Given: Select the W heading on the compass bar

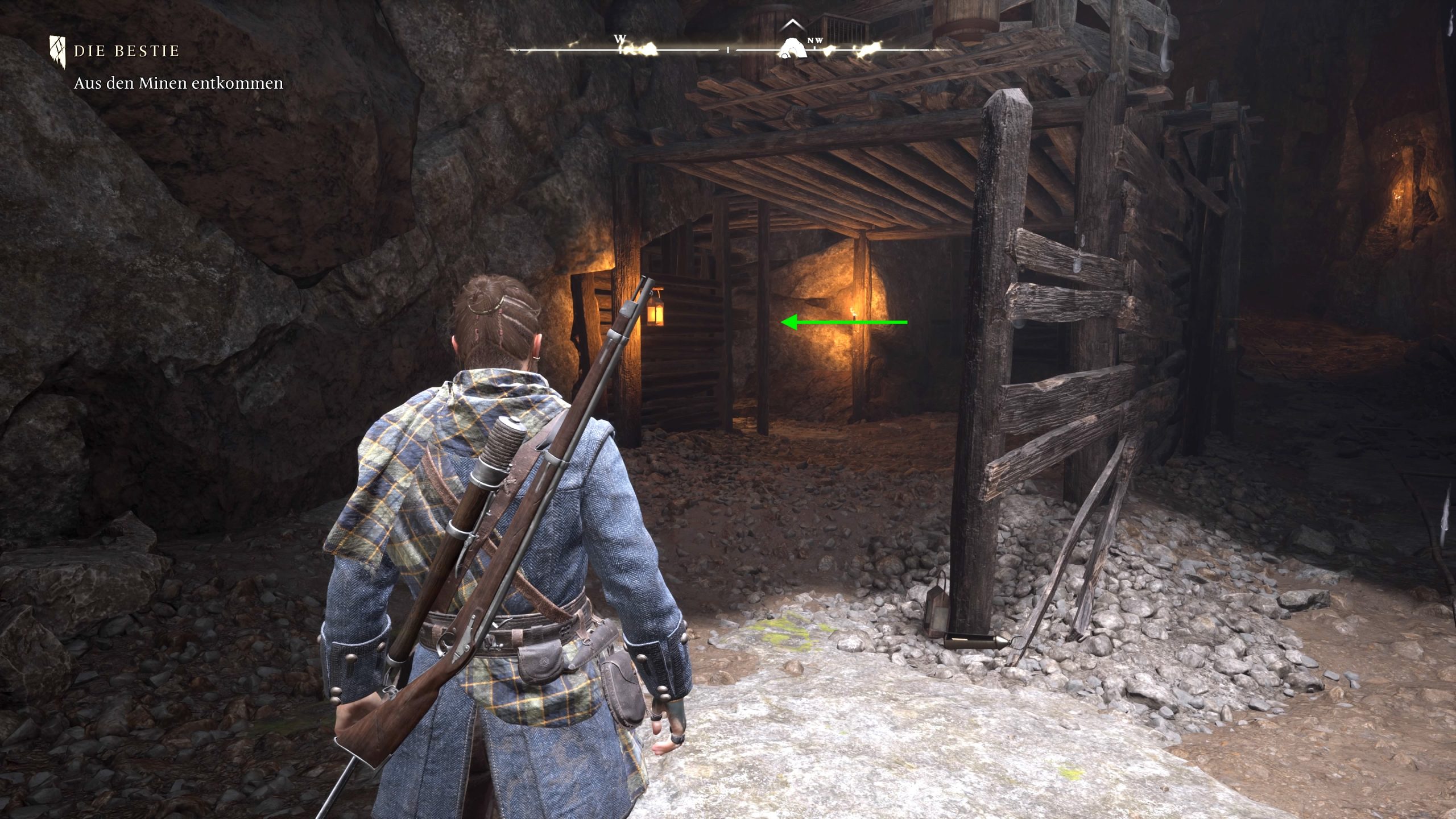Looking at the screenshot, I should 619,39.
